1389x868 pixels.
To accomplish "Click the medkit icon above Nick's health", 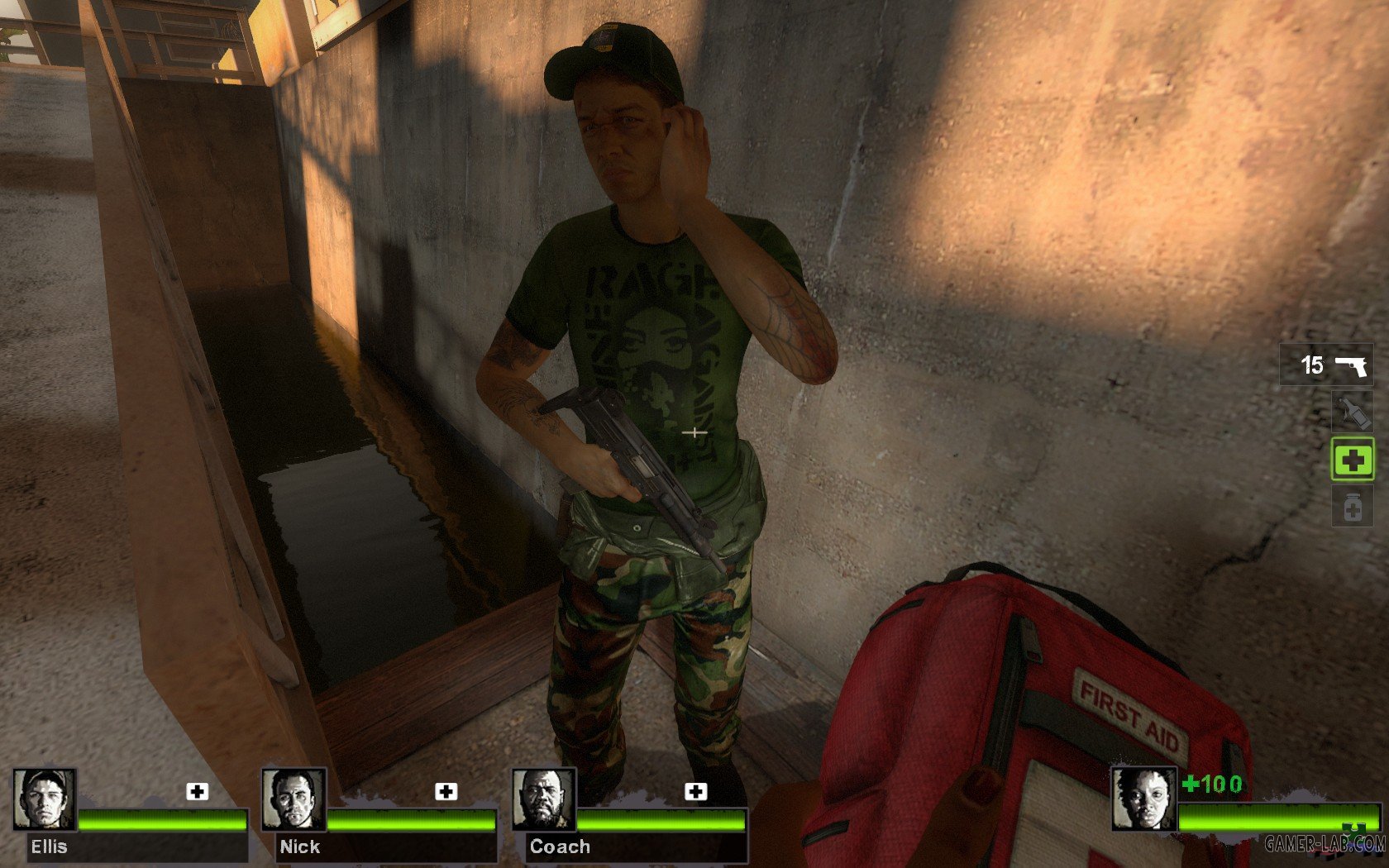I will (x=446, y=792).
